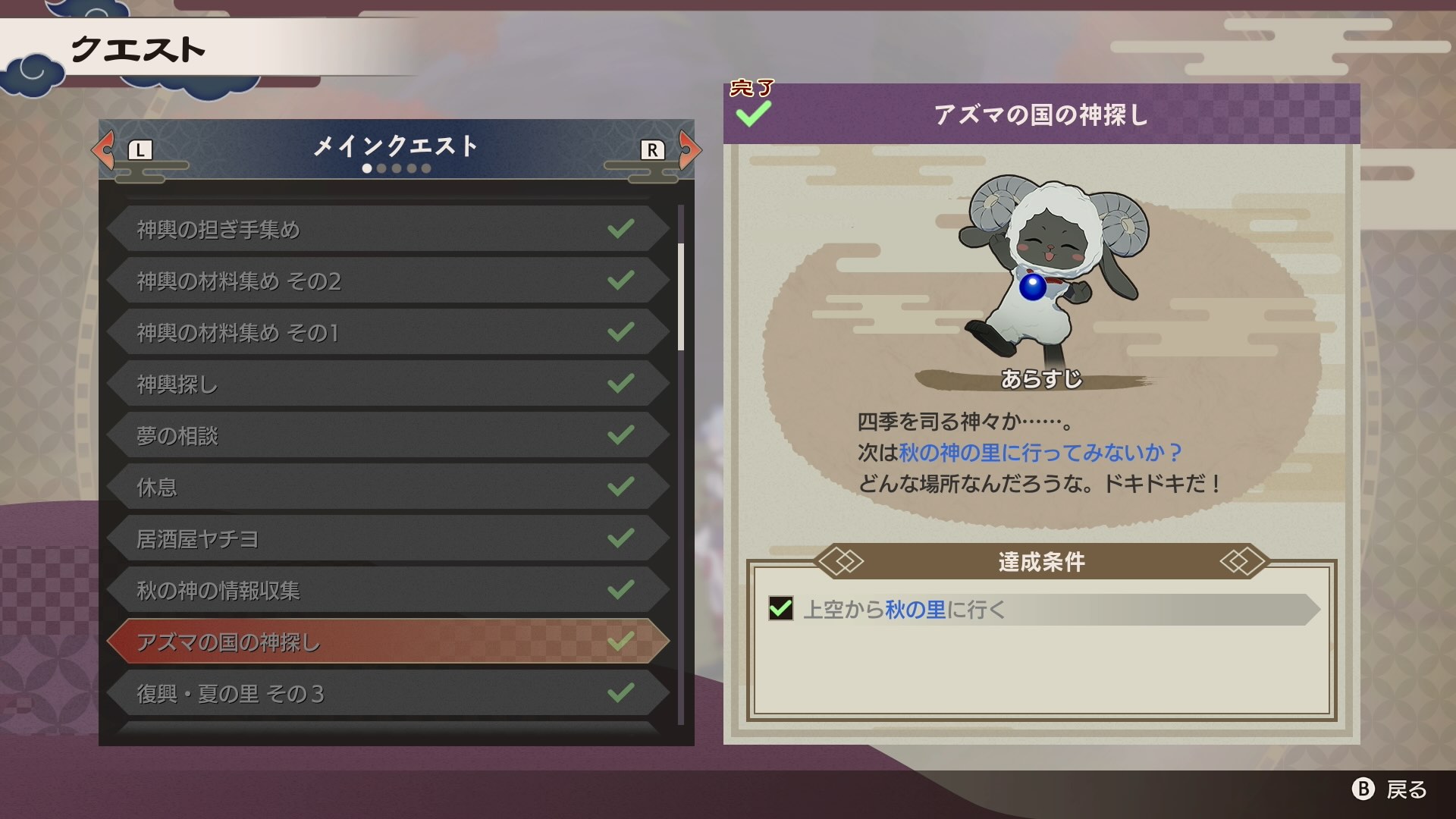The height and width of the screenshot is (819, 1456).
Task: Switch to the メインクエスト tab
Action: coord(394,148)
